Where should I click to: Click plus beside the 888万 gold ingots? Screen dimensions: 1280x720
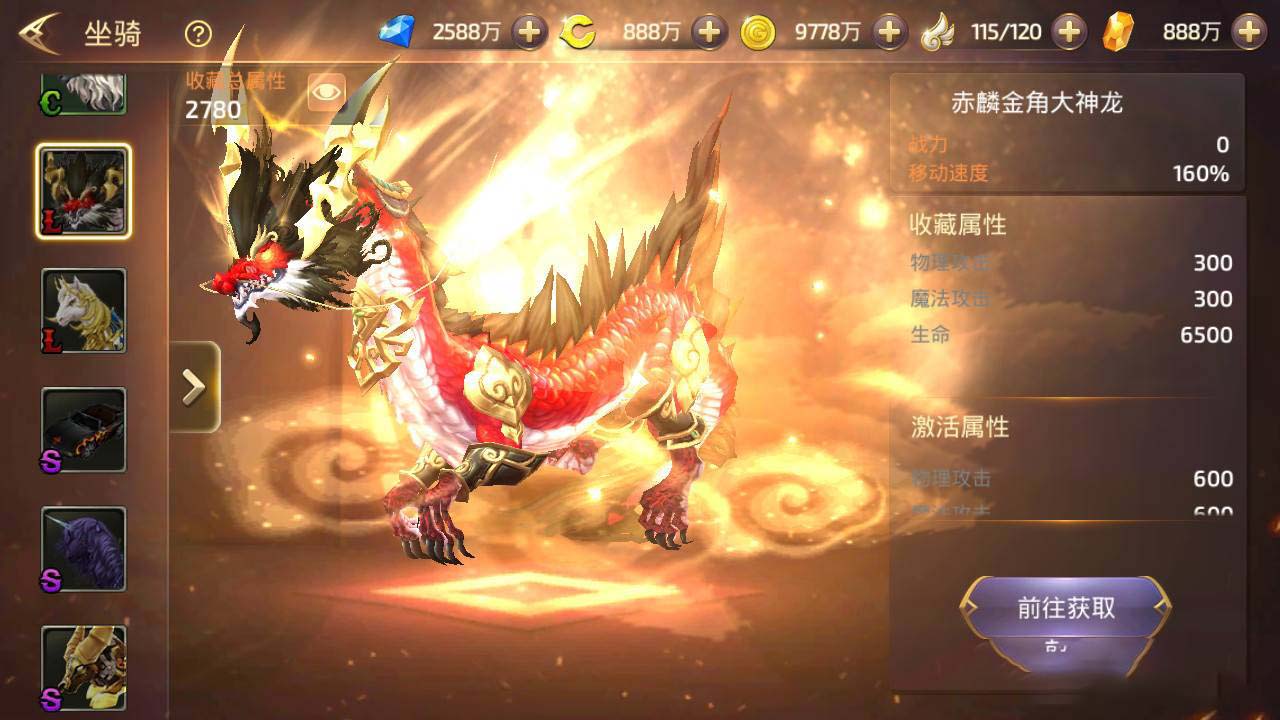(x=1250, y=31)
